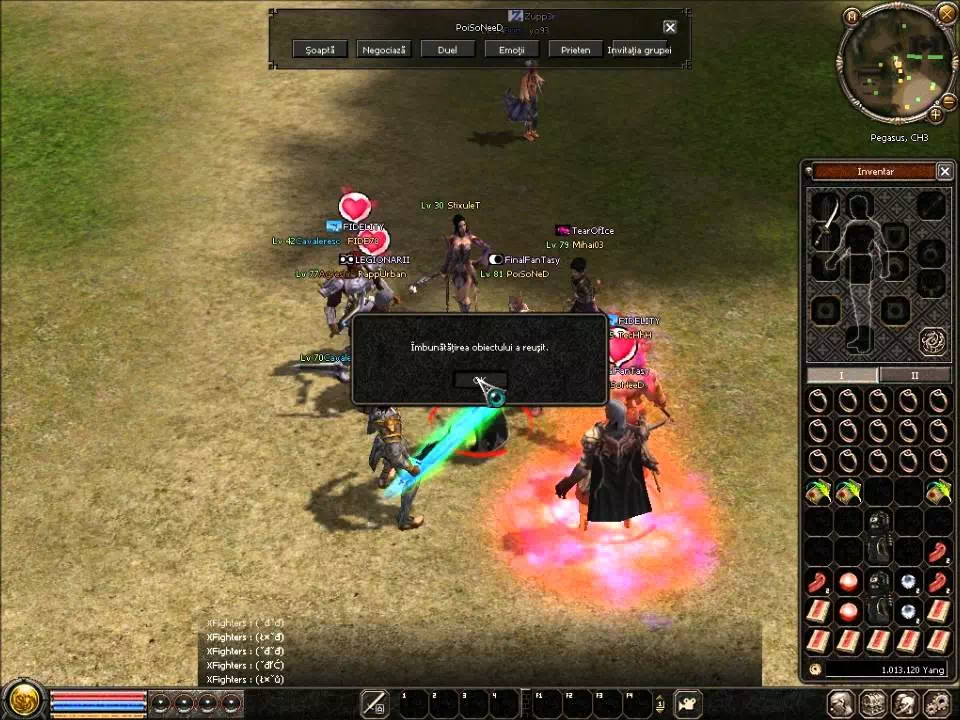
Task: Add the player via the Prieten button
Action: (x=575, y=49)
